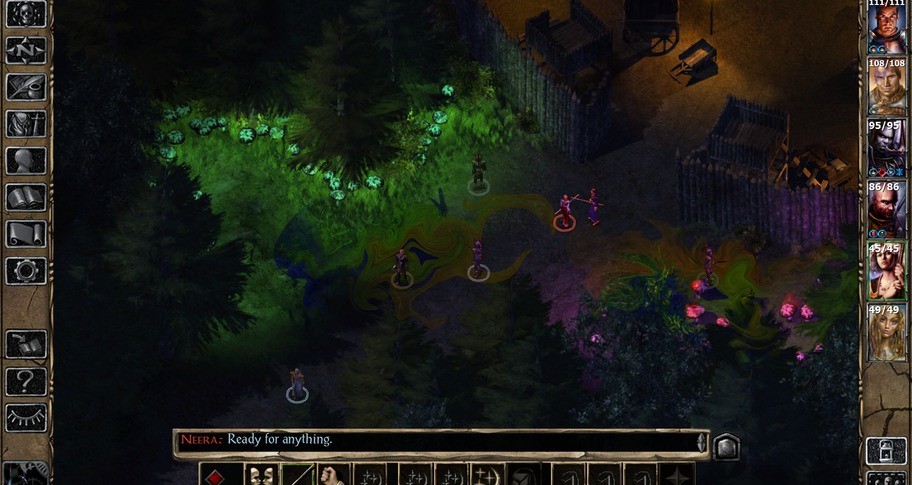Viewport: 912px width, 485px height.
Task: Click the question mark help button
Action: 26,381
